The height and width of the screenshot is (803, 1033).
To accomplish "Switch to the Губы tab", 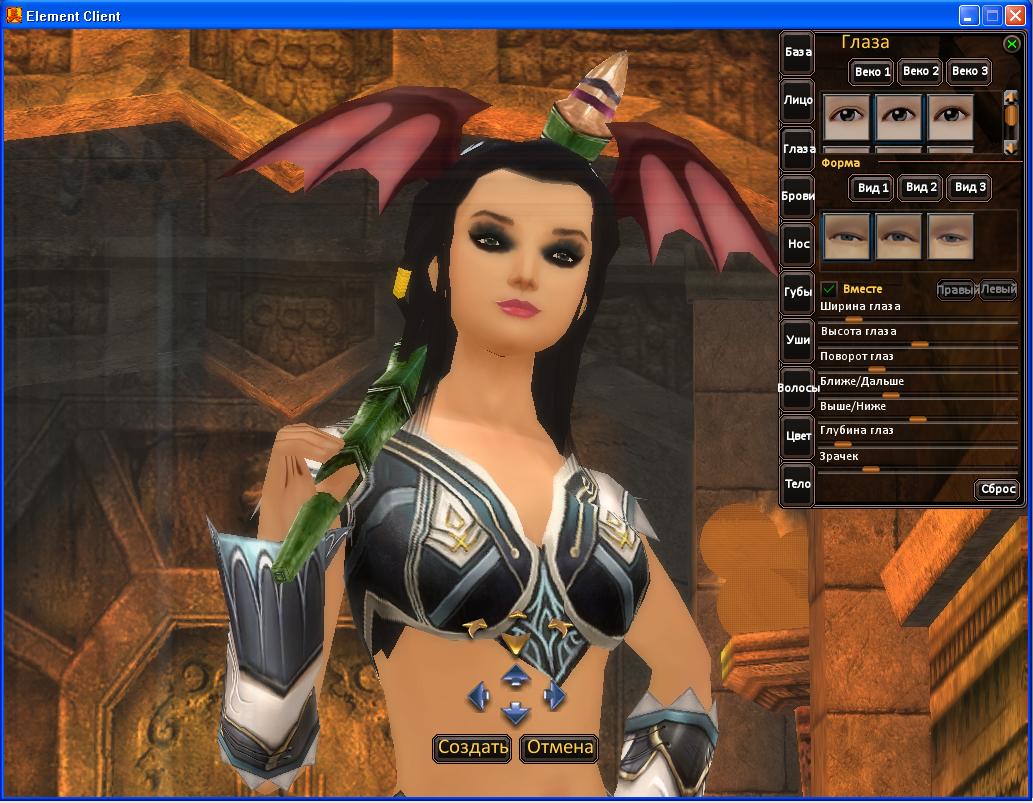I will coord(797,292).
